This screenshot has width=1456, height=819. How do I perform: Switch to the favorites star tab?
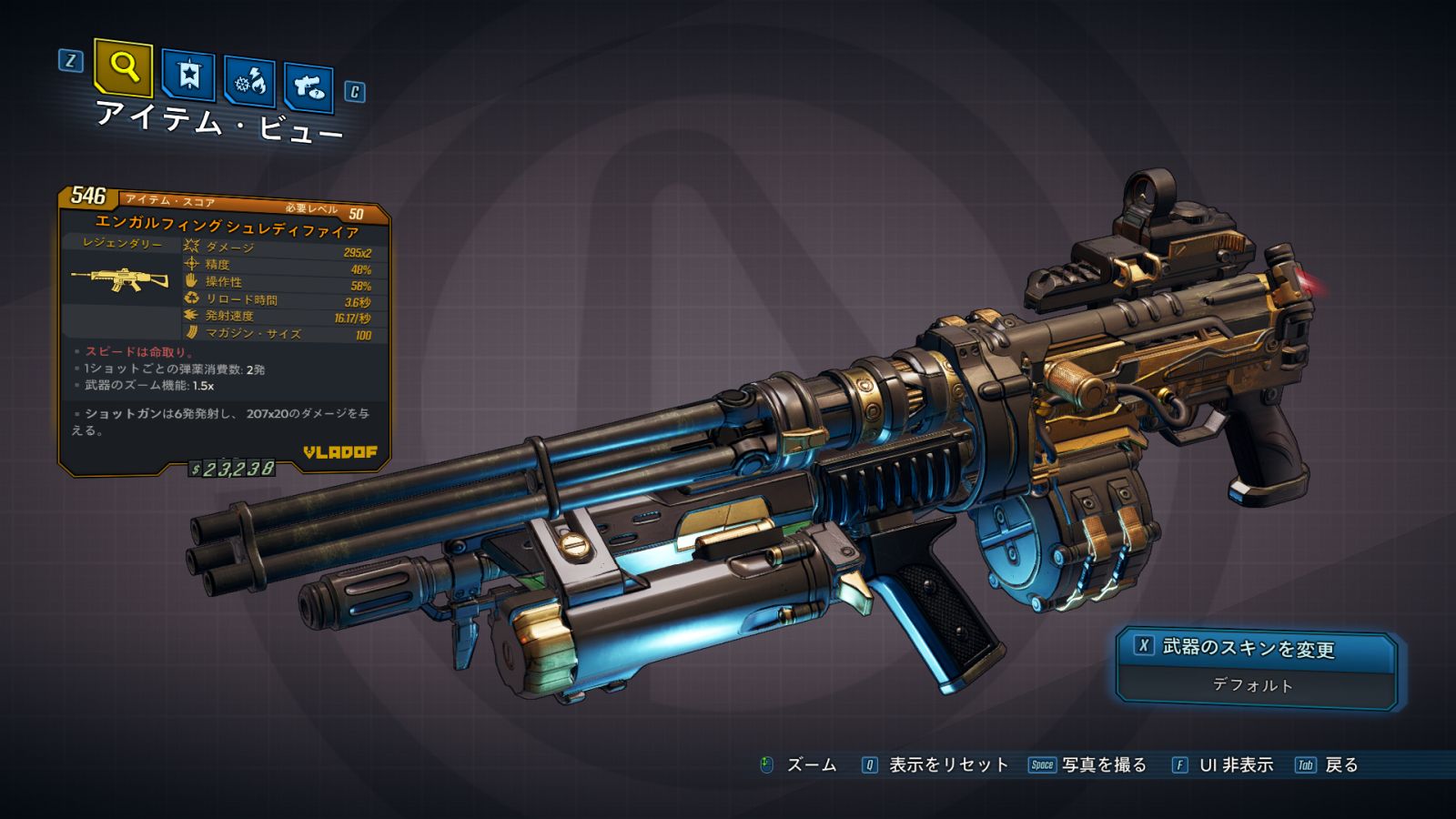click(188, 75)
